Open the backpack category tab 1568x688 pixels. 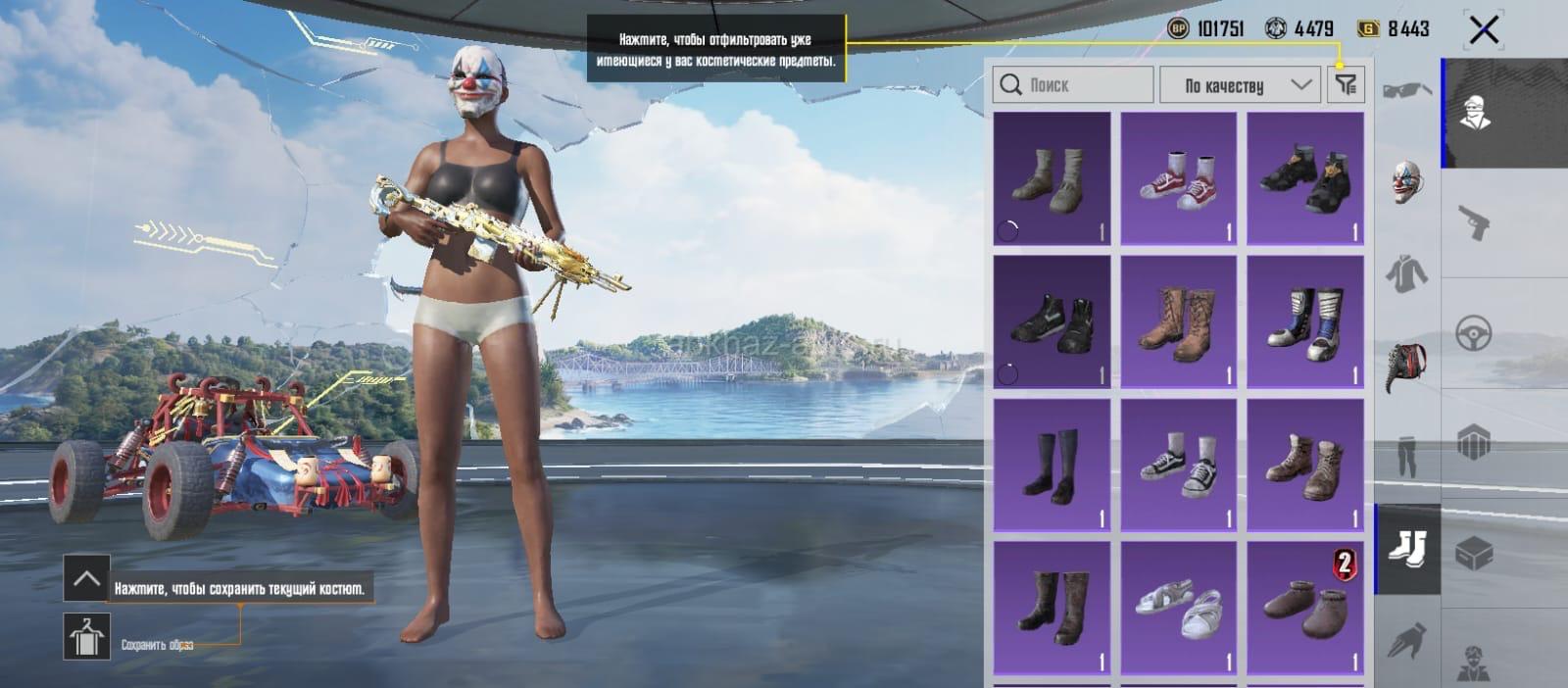[1407, 365]
